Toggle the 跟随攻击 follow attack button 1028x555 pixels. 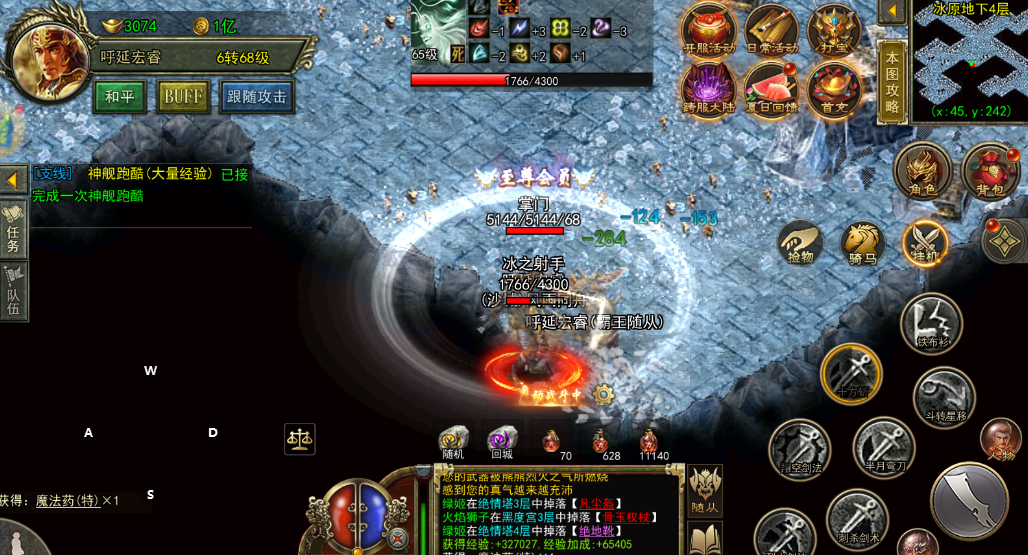258,96
